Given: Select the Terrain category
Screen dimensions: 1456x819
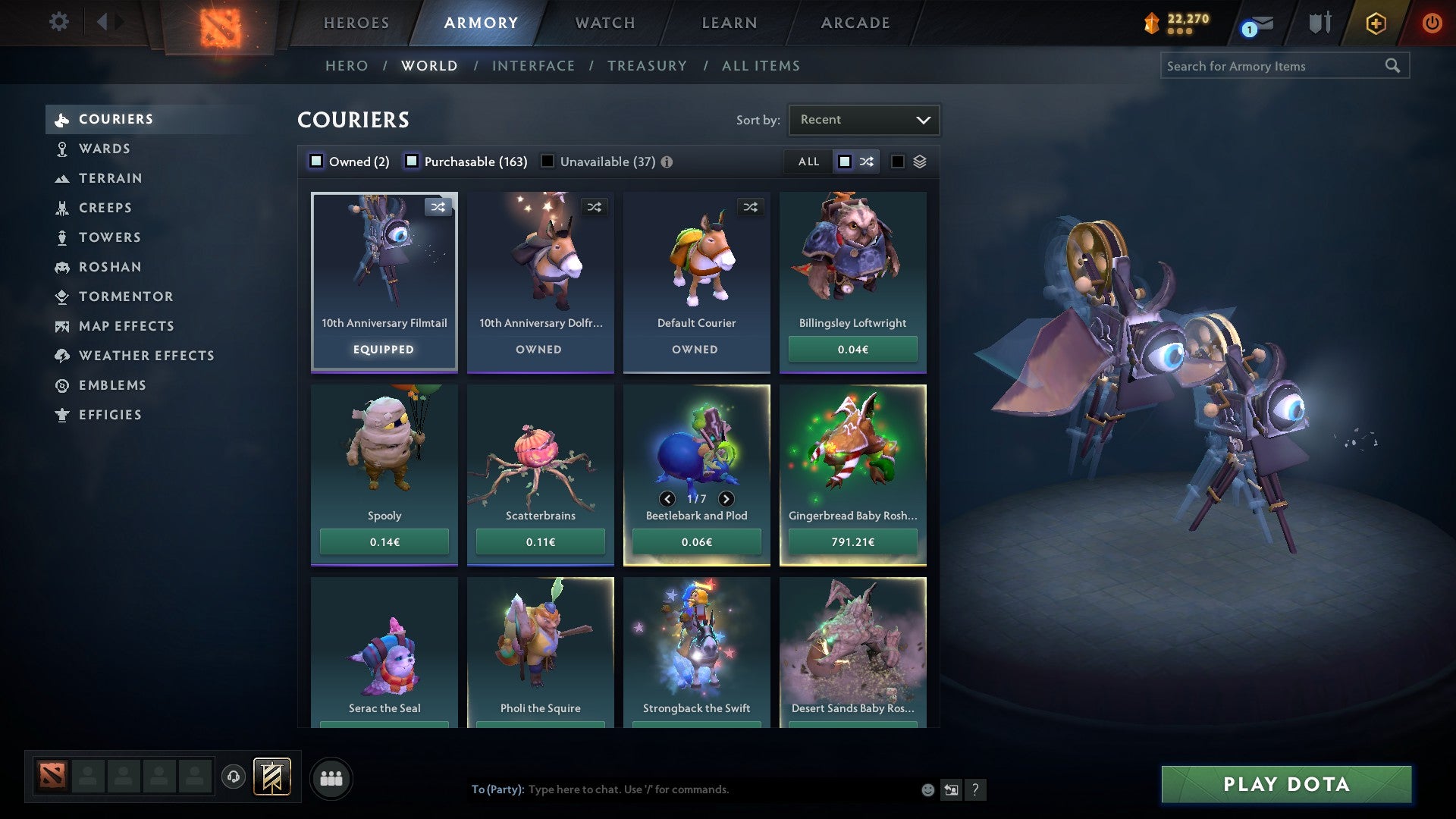Looking at the screenshot, I should (x=111, y=178).
